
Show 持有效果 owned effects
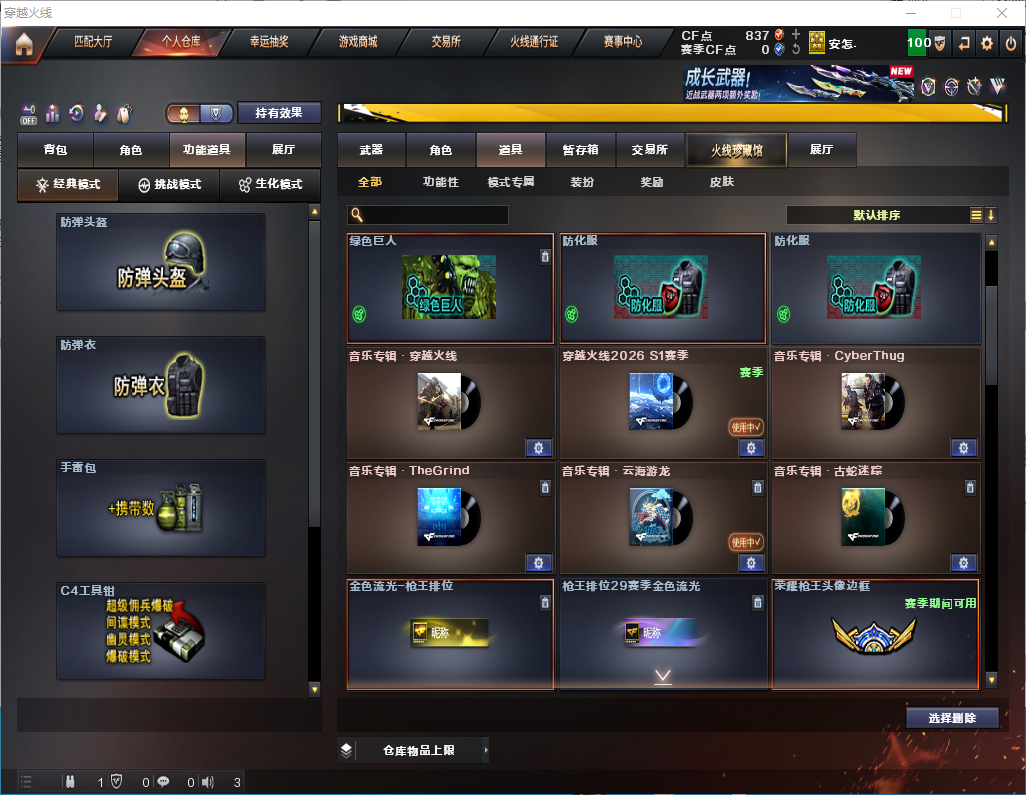278,113
